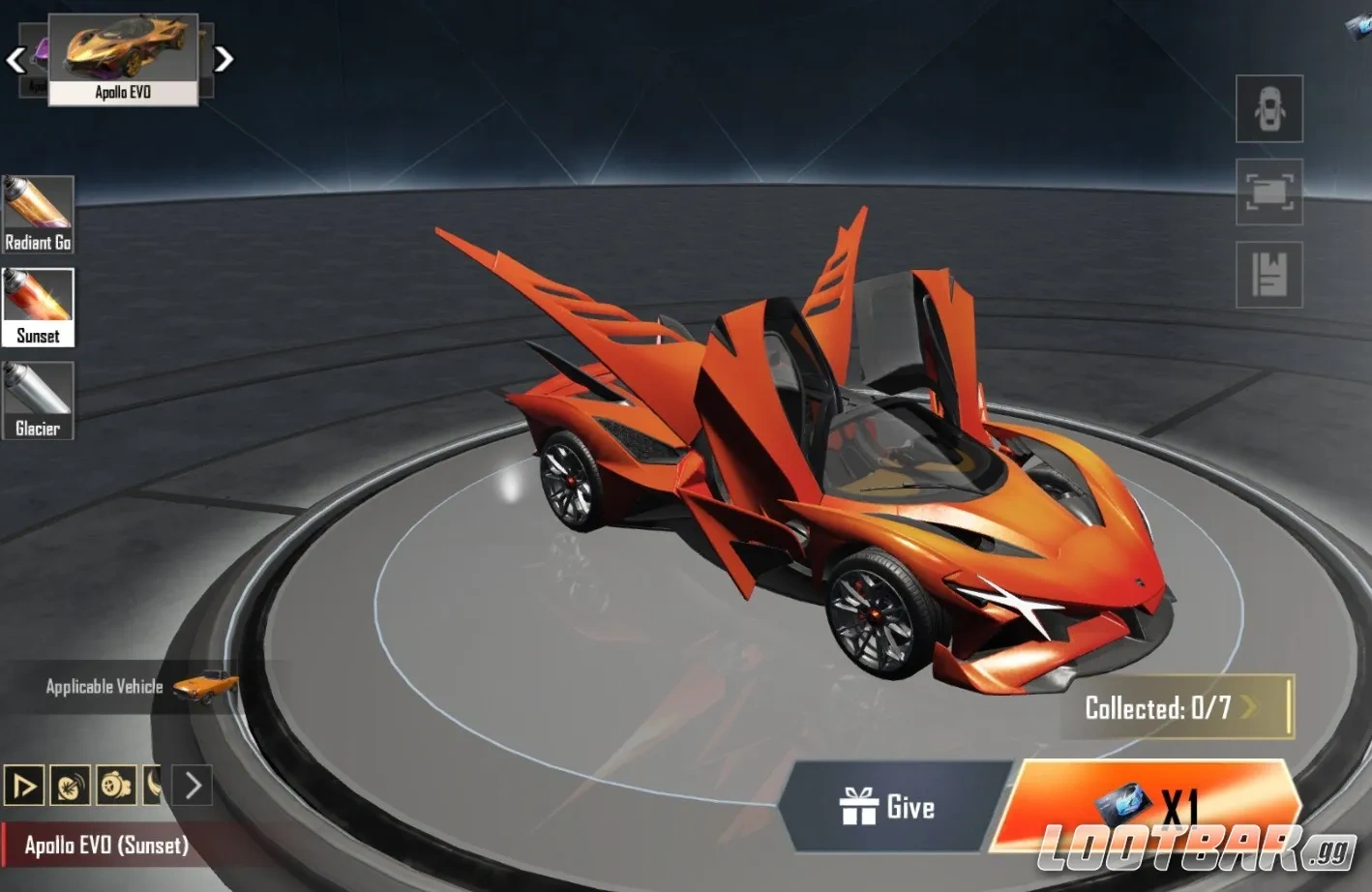The image size is (1372, 892).
Task: Select the Glacier paint skin
Action: coord(38,400)
